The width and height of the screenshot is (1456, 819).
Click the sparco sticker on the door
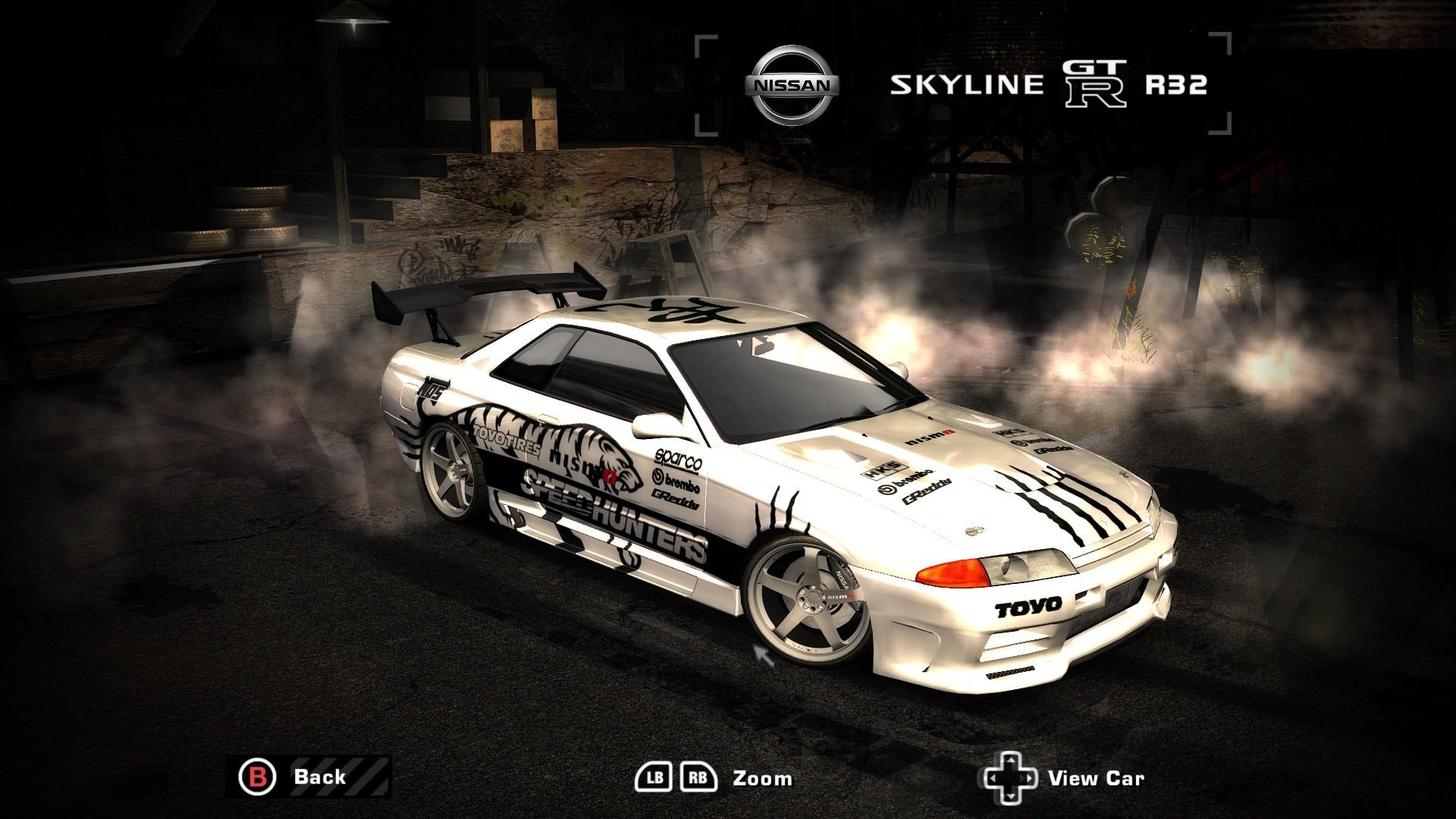pos(677,460)
